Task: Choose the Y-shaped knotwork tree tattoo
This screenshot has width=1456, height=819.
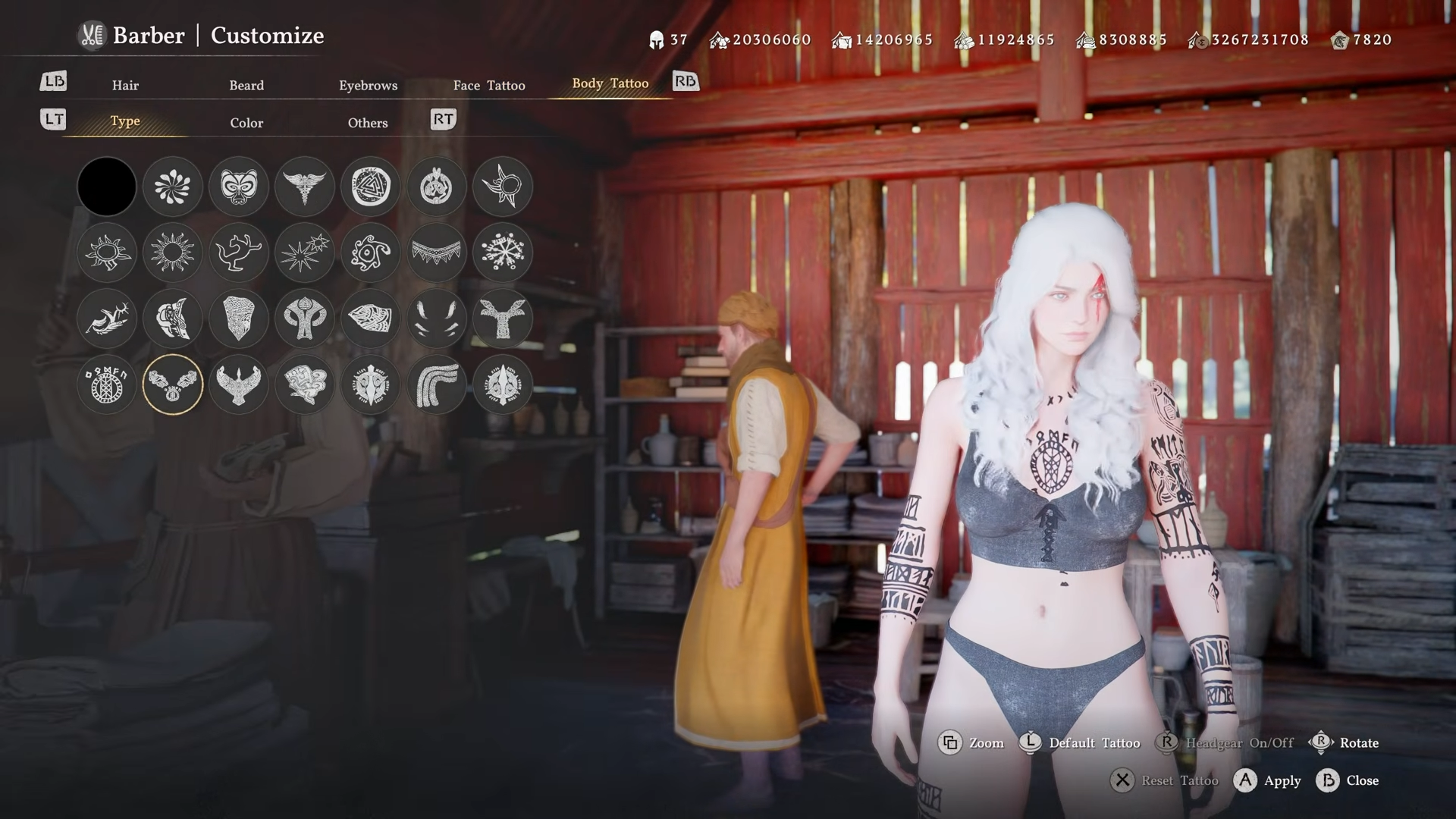Action: (503, 318)
